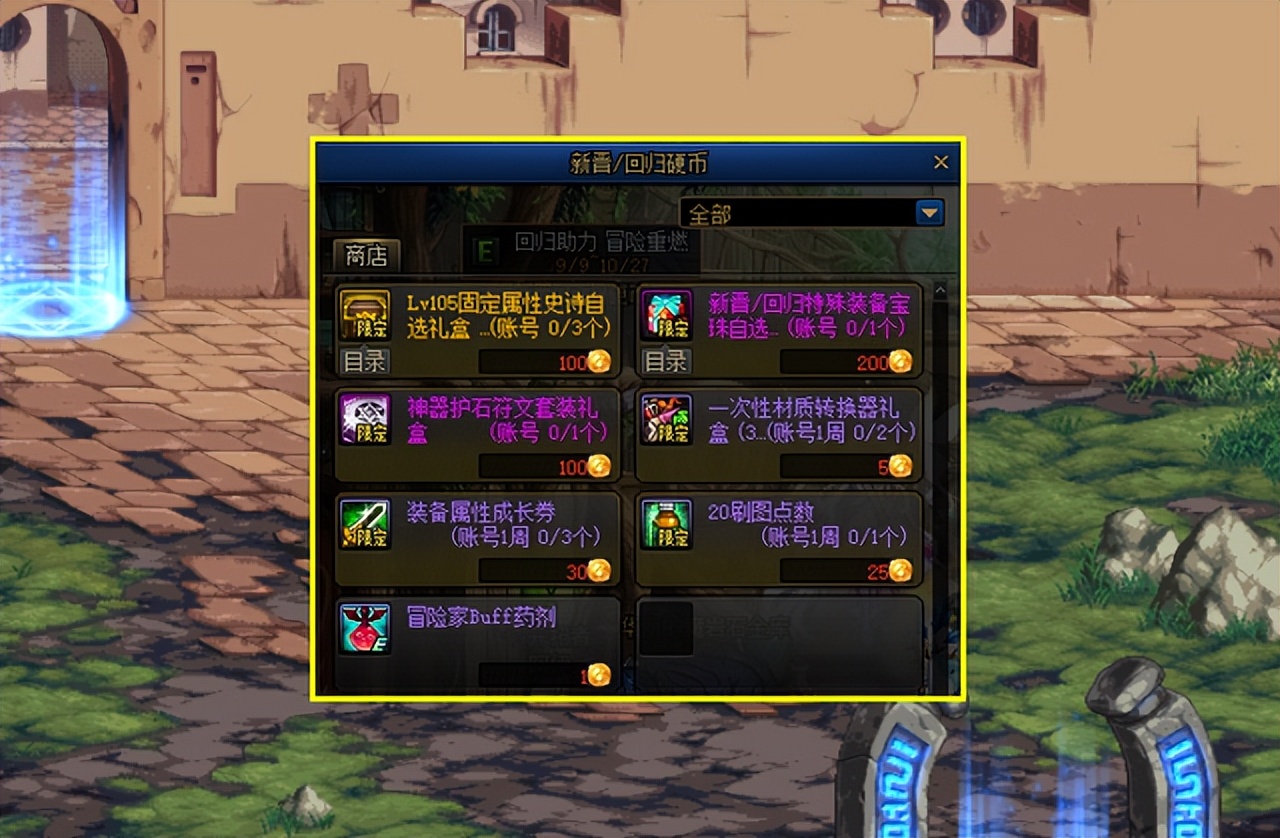Click the lantern icon for 20刷图点数
The width and height of the screenshot is (1280, 838).
click(668, 522)
